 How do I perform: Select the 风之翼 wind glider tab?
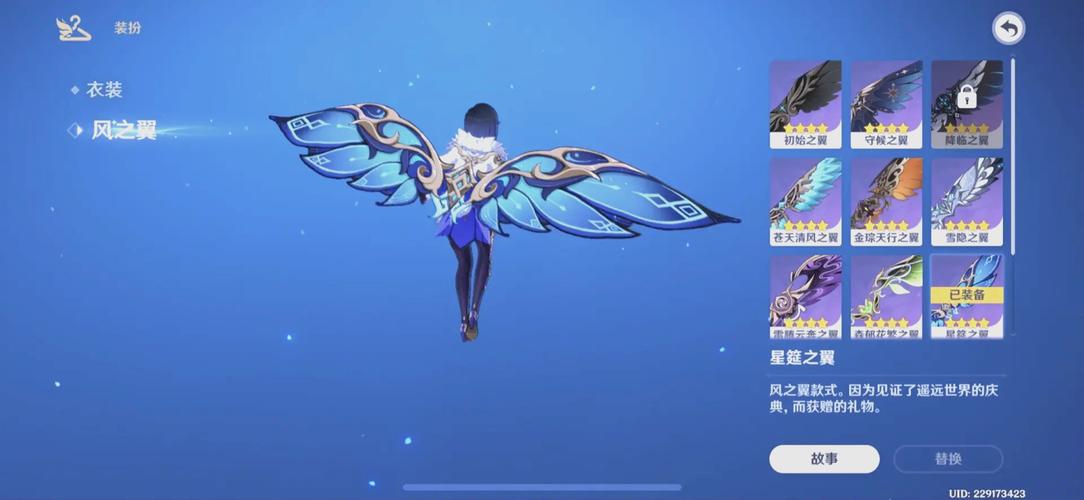tap(123, 131)
